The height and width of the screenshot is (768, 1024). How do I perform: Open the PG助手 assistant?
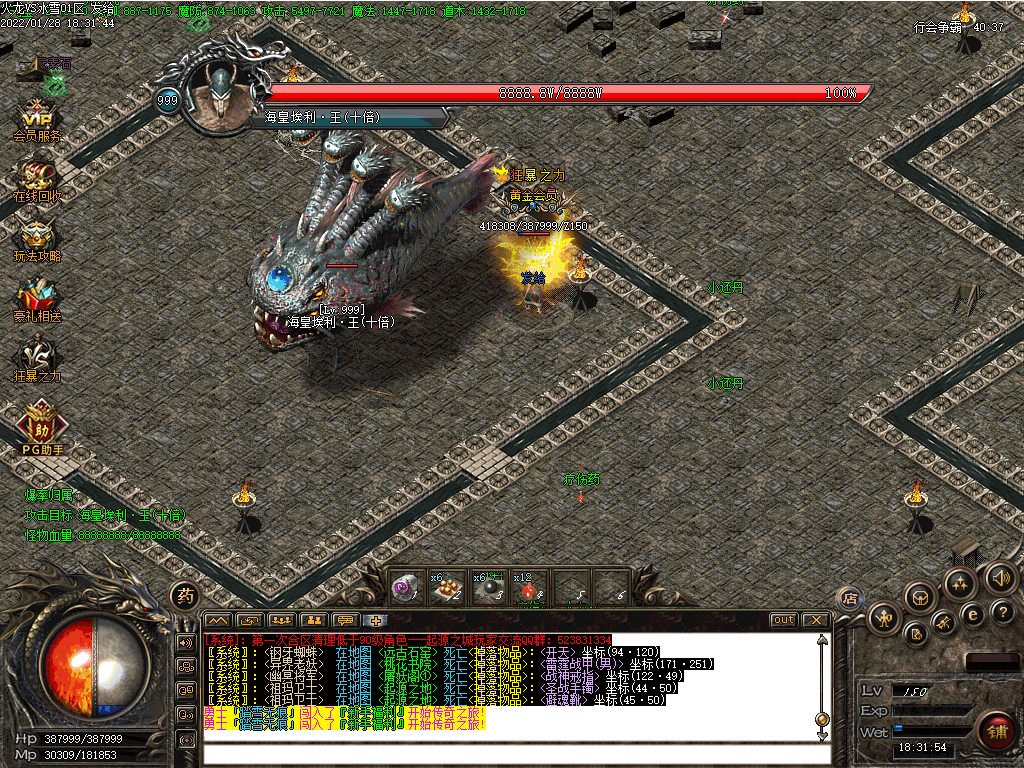click(x=41, y=424)
